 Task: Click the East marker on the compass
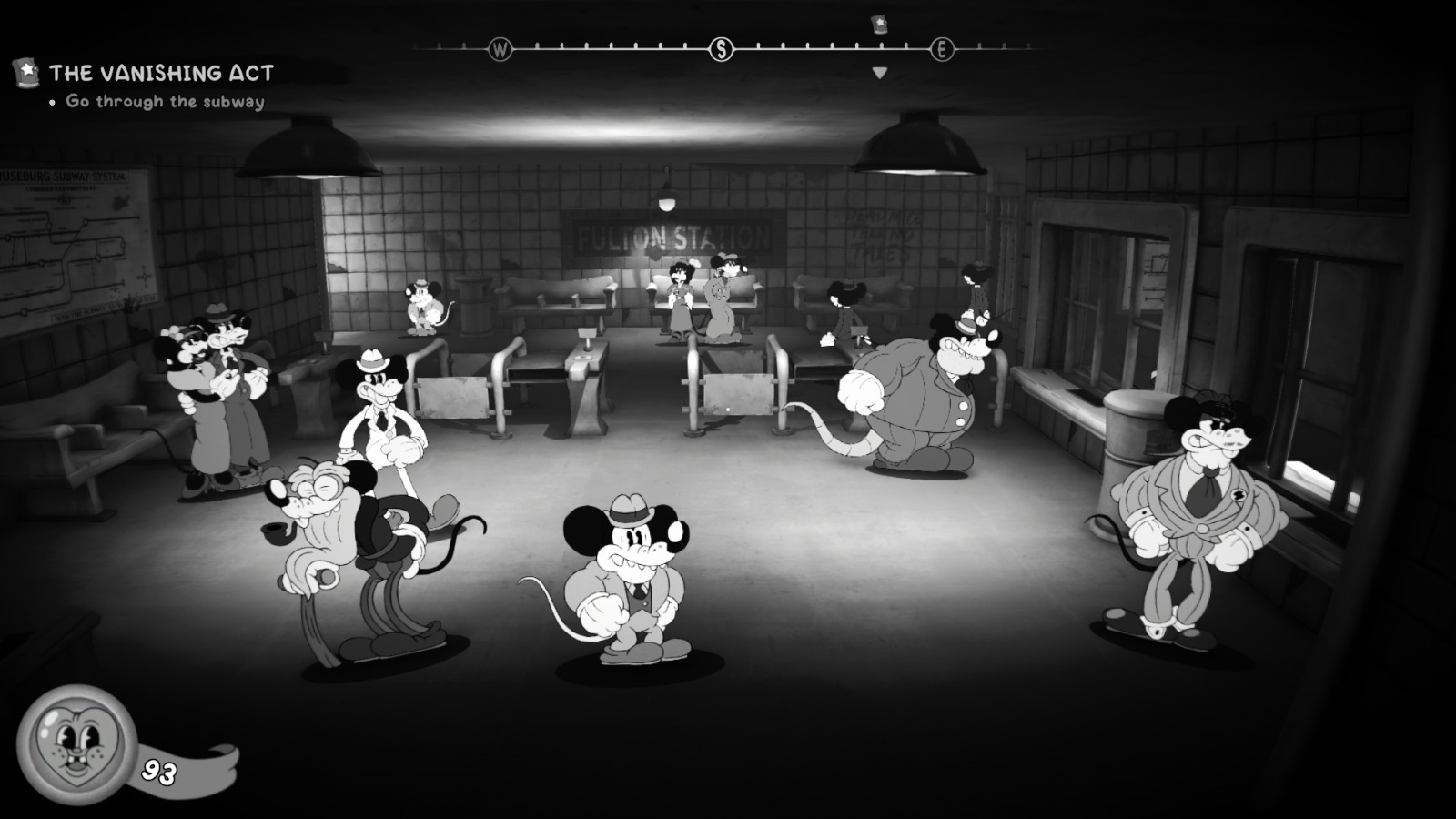(942, 49)
